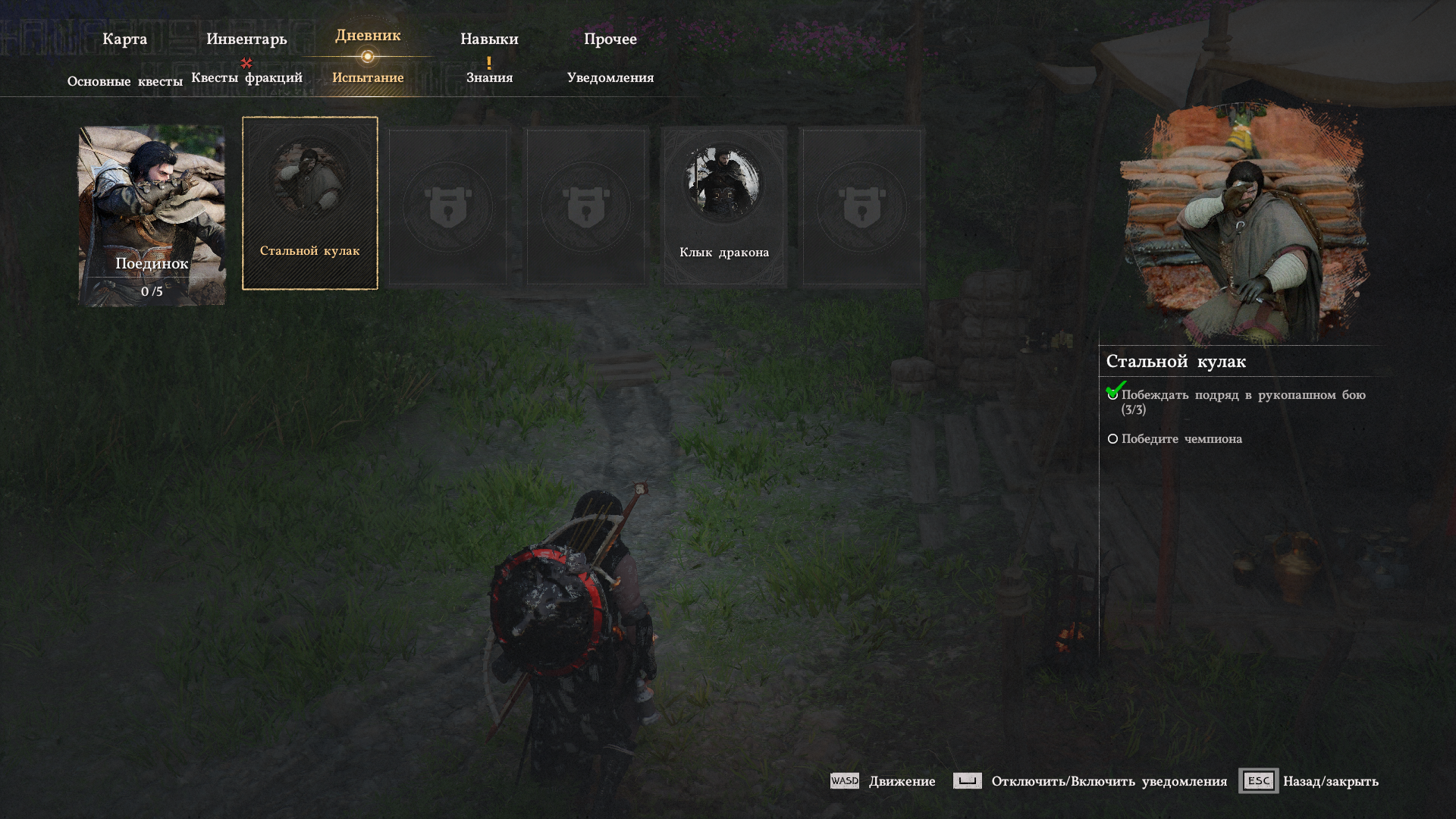Select the Стальной кулак challenge card
The width and height of the screenshot is (1456, 819).
[309, 203]
